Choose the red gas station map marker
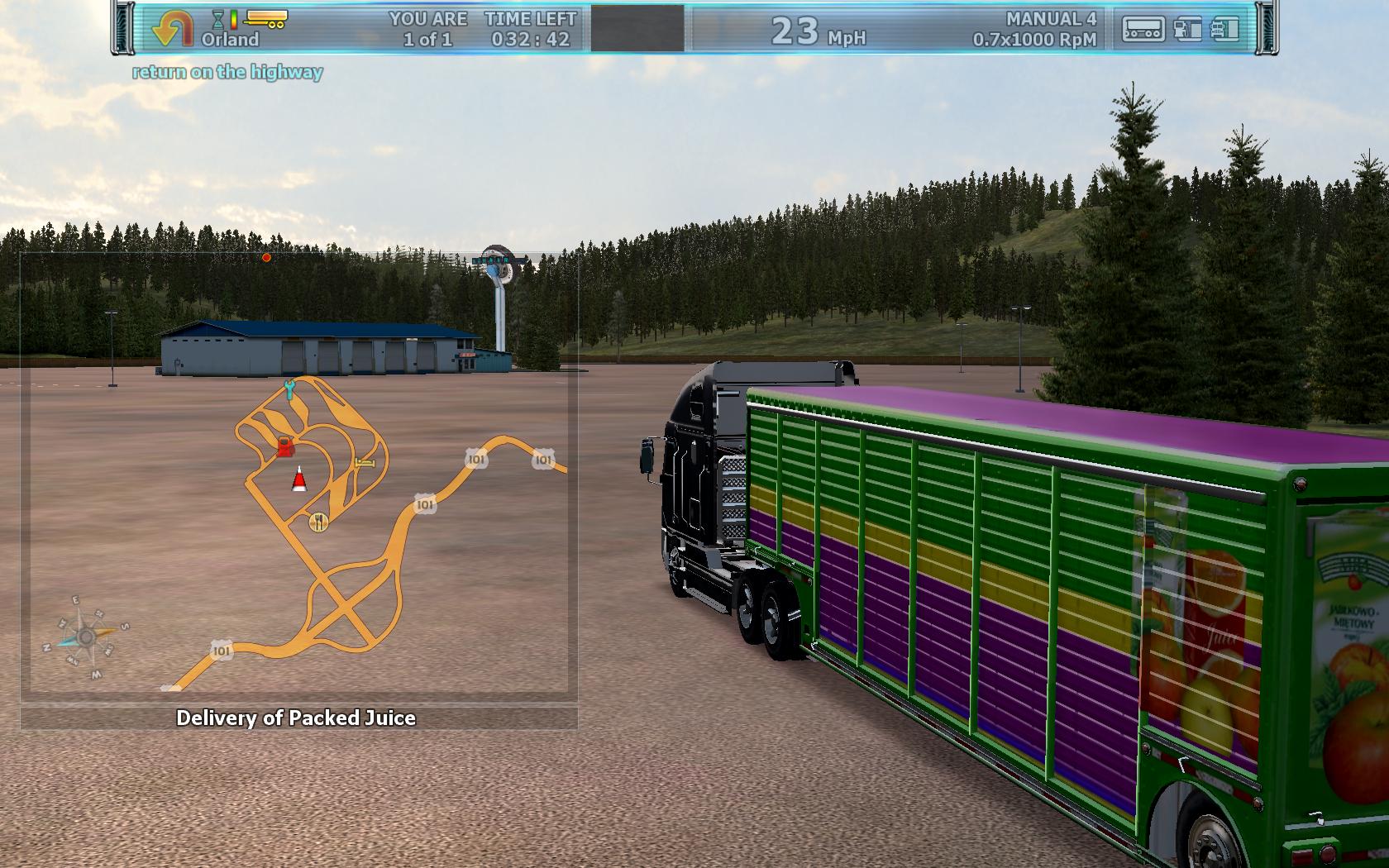Screen dimensions: 1389x868 (284, 447)
